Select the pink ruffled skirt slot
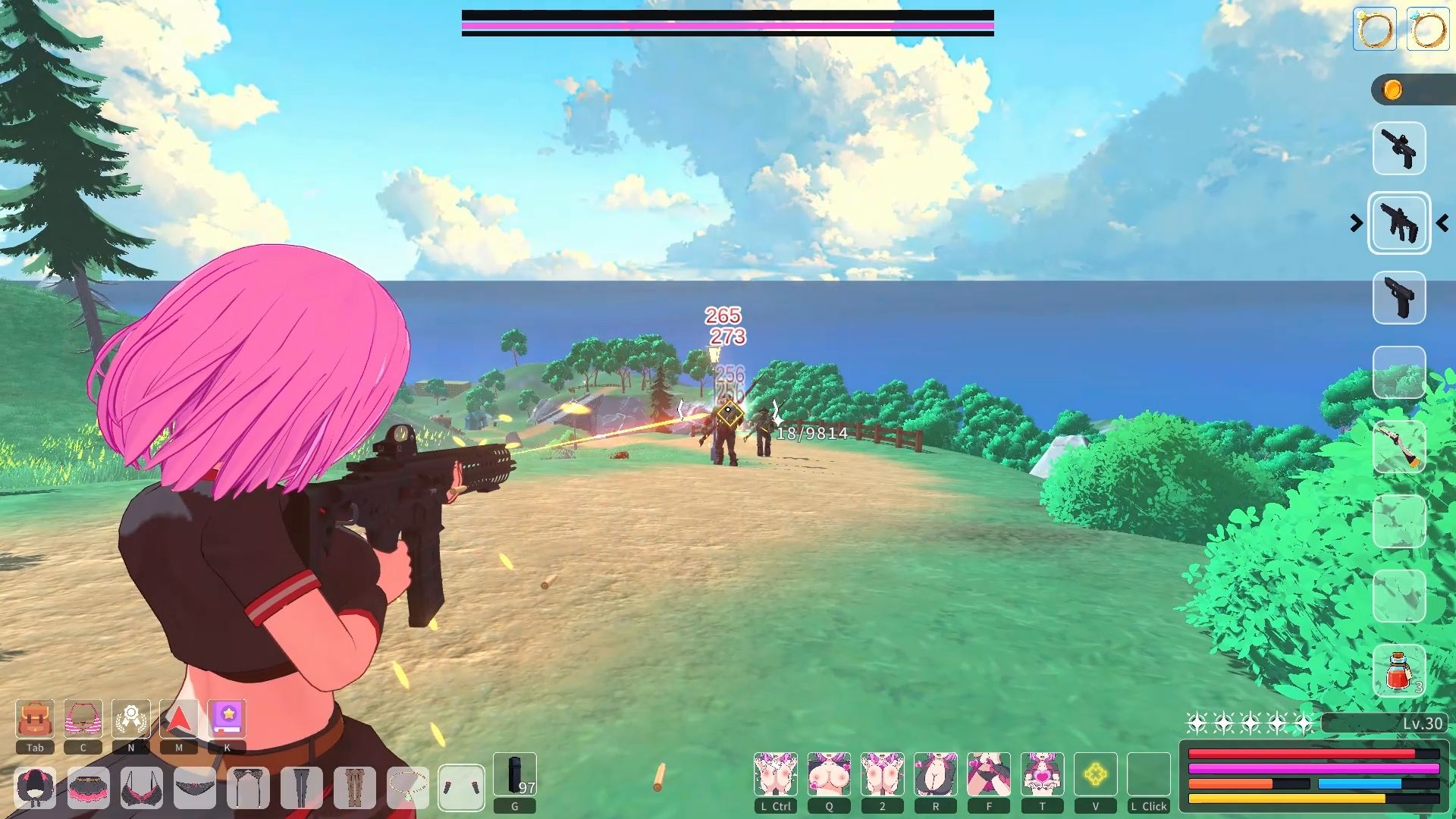Screen dimensions: 1456x819 pos(88,787)
